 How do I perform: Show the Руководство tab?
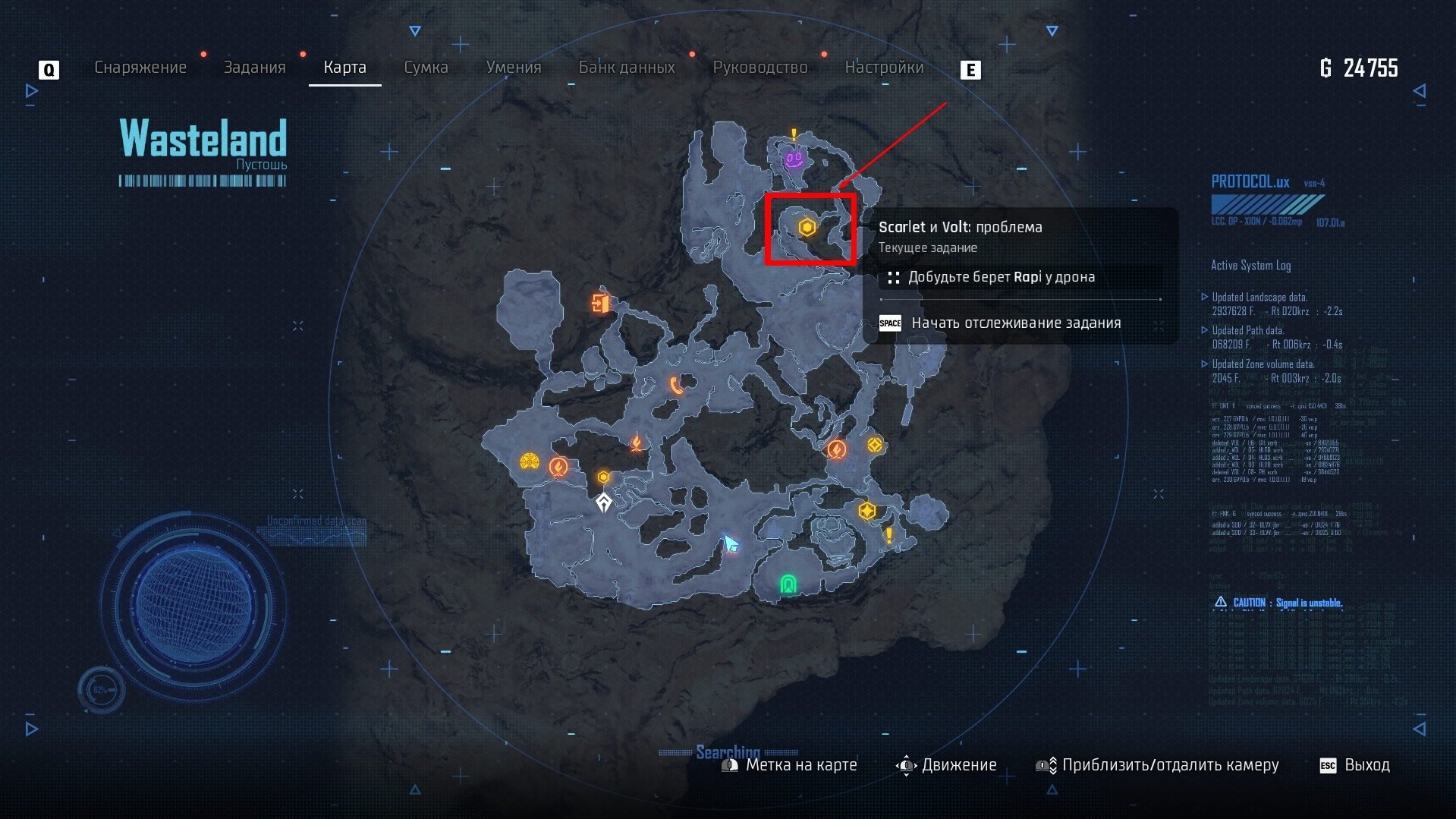point(760,68)
